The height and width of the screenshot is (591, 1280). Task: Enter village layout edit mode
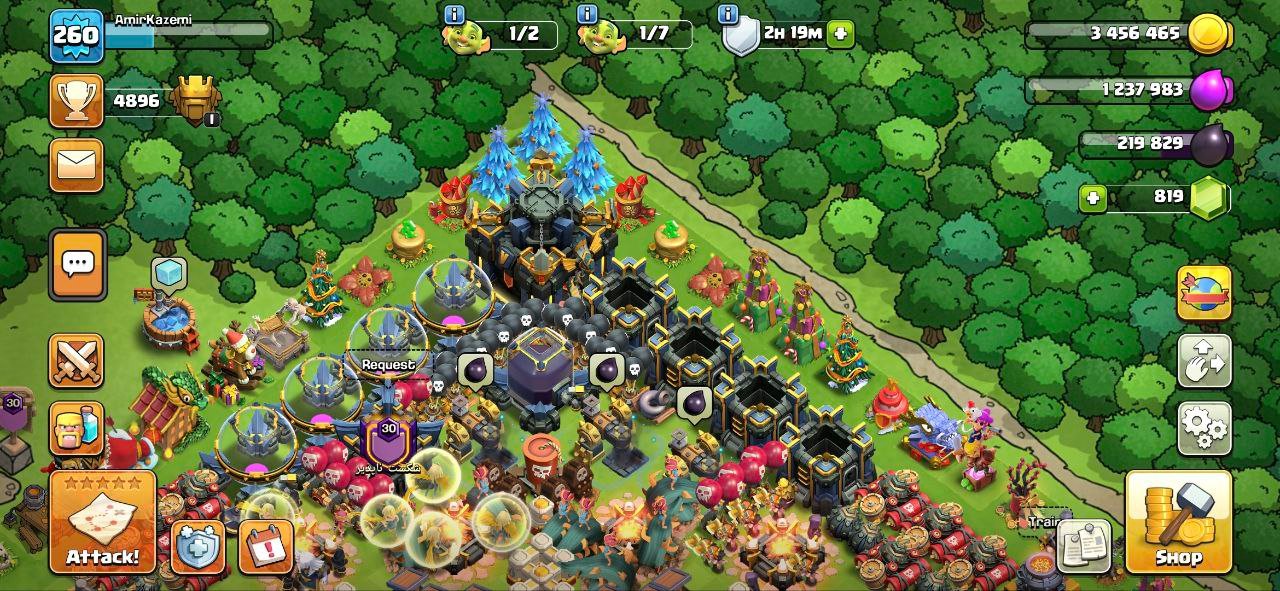[1204, 361]
